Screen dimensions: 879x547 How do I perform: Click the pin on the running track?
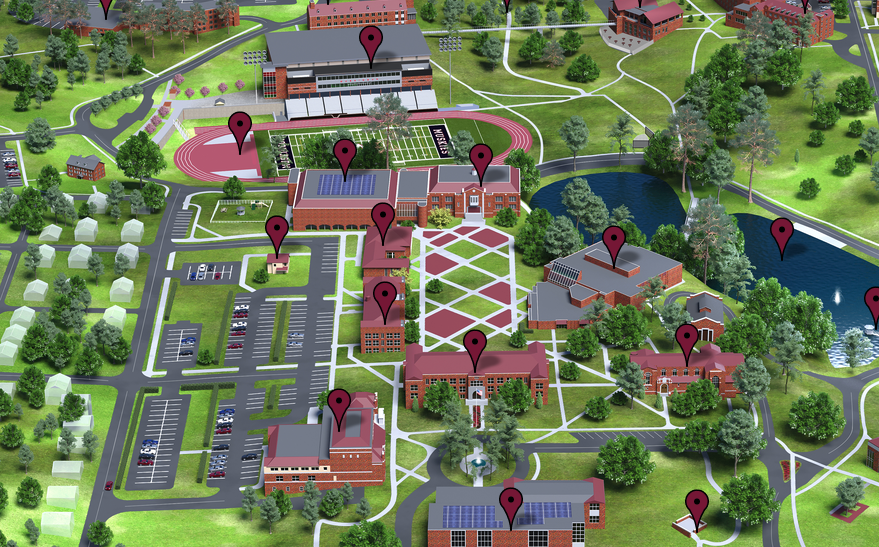point(239,128)
